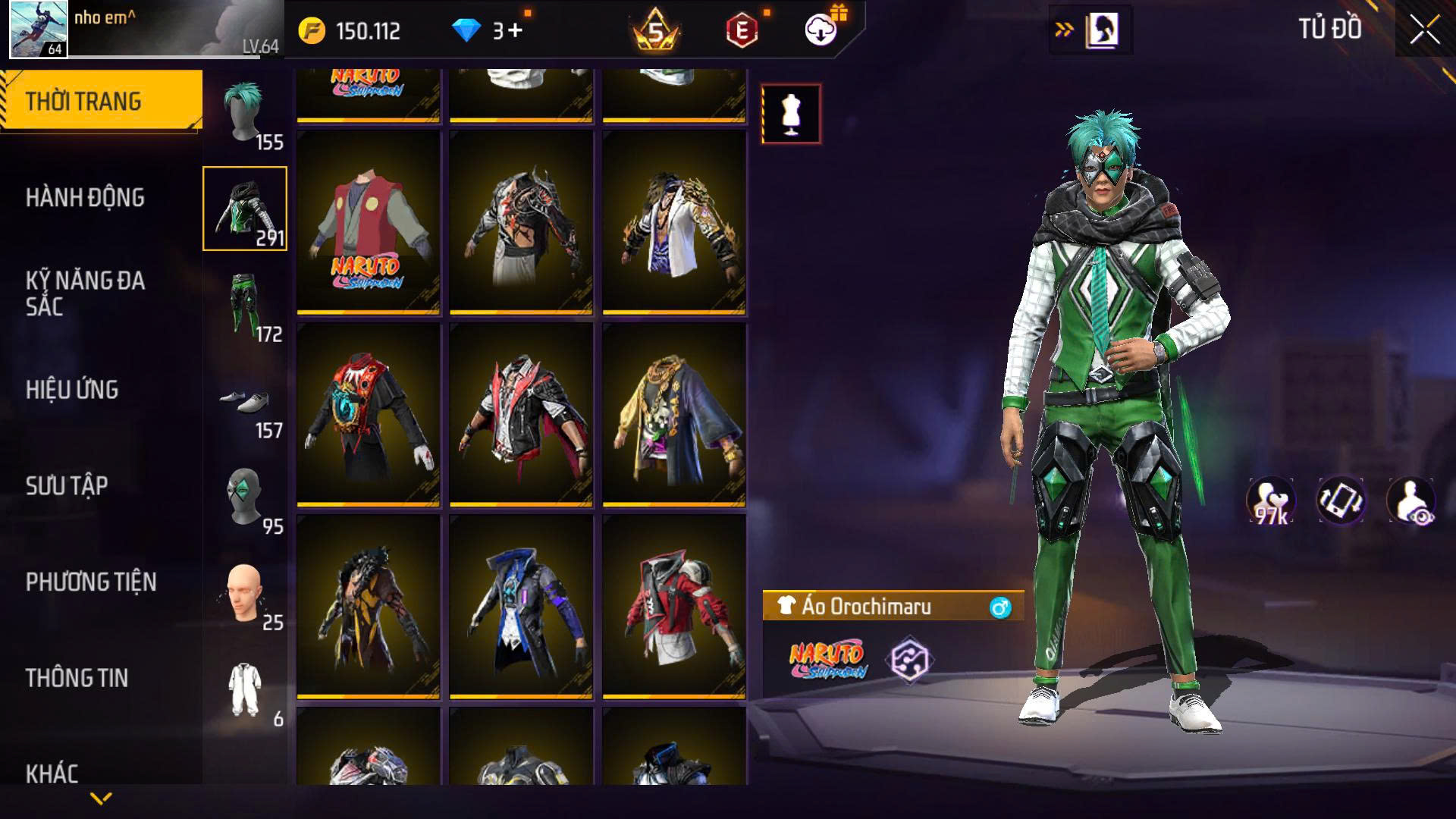
Task: Switch to Phương Tiện vehicles tab
Action: tap(91, 582)
